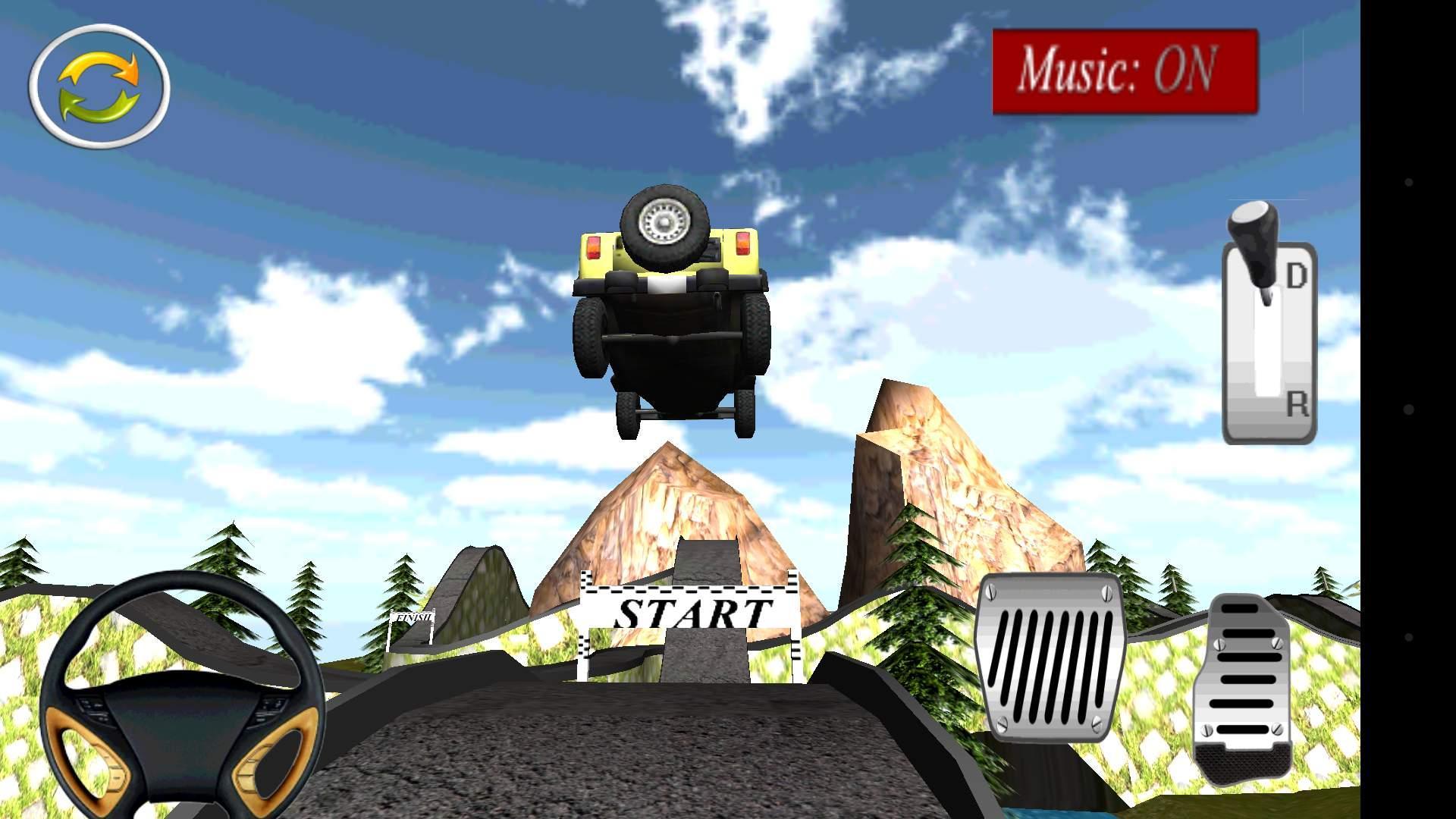Tap the airborne yellow jeep

(x=671, y=311)
